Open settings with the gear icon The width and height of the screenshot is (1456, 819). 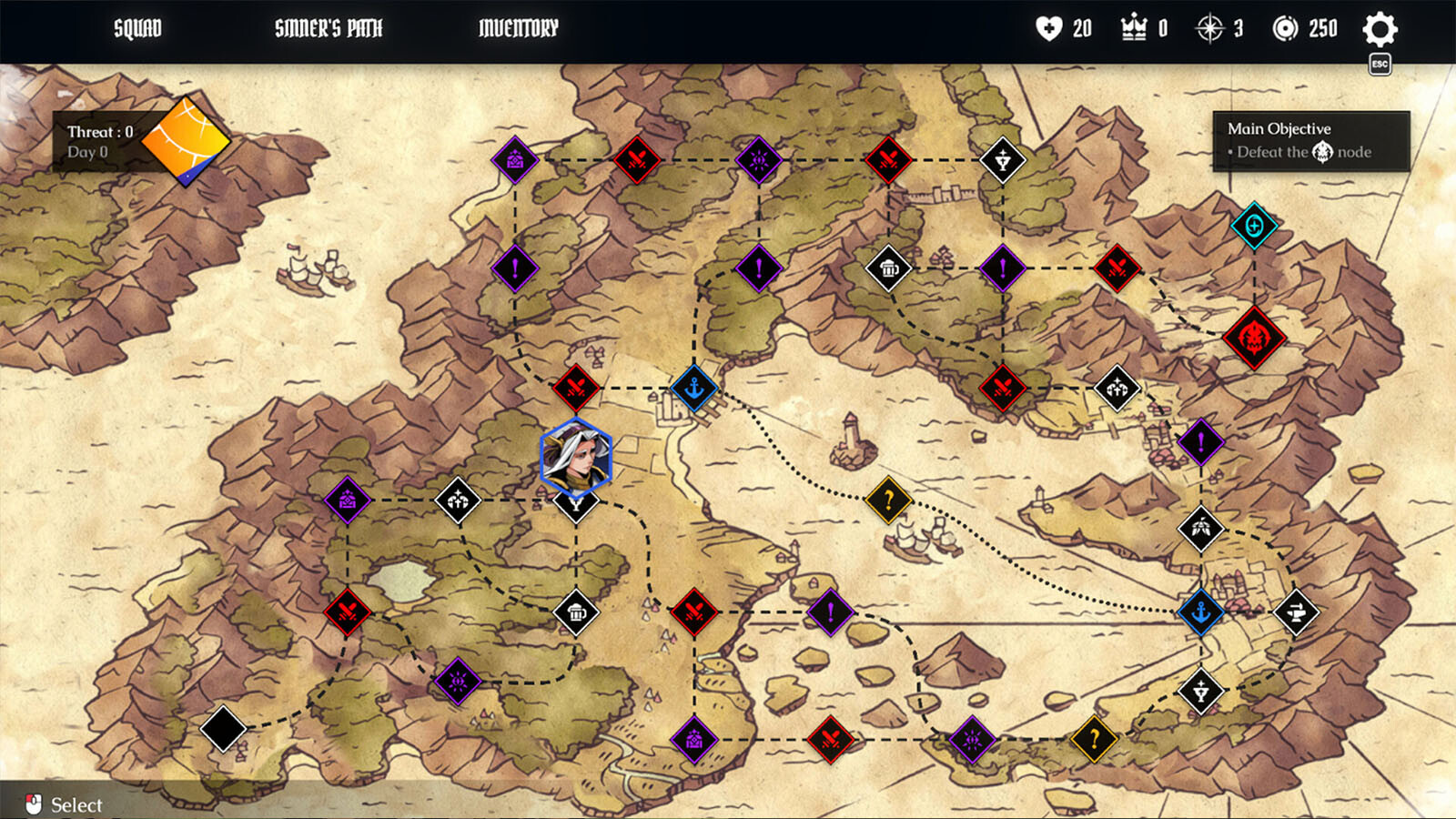point(1380,30)
